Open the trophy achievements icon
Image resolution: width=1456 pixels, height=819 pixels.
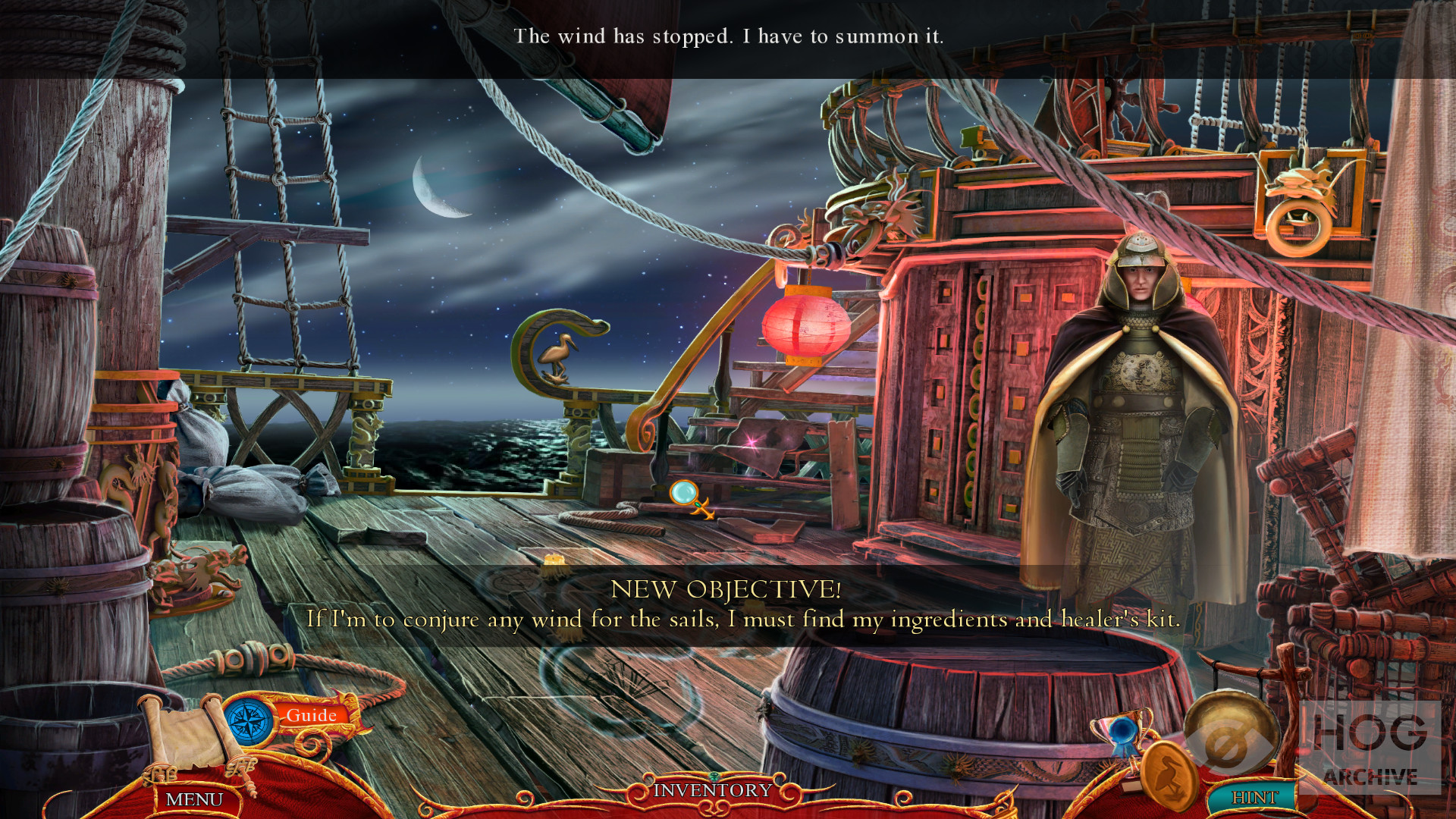pyautogui.click(x=1124, y=733)
